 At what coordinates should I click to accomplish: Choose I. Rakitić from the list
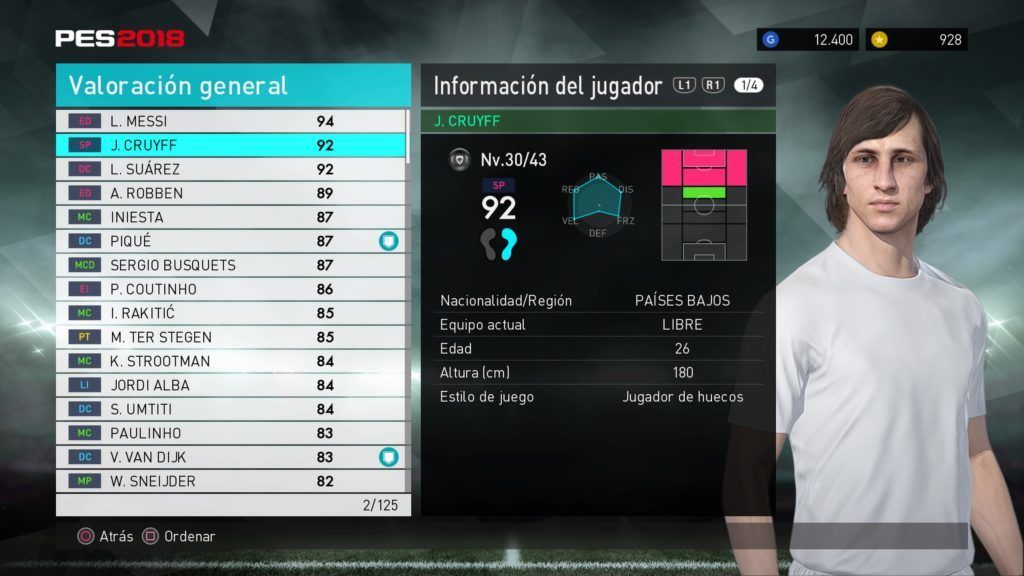tap(232, 313)
